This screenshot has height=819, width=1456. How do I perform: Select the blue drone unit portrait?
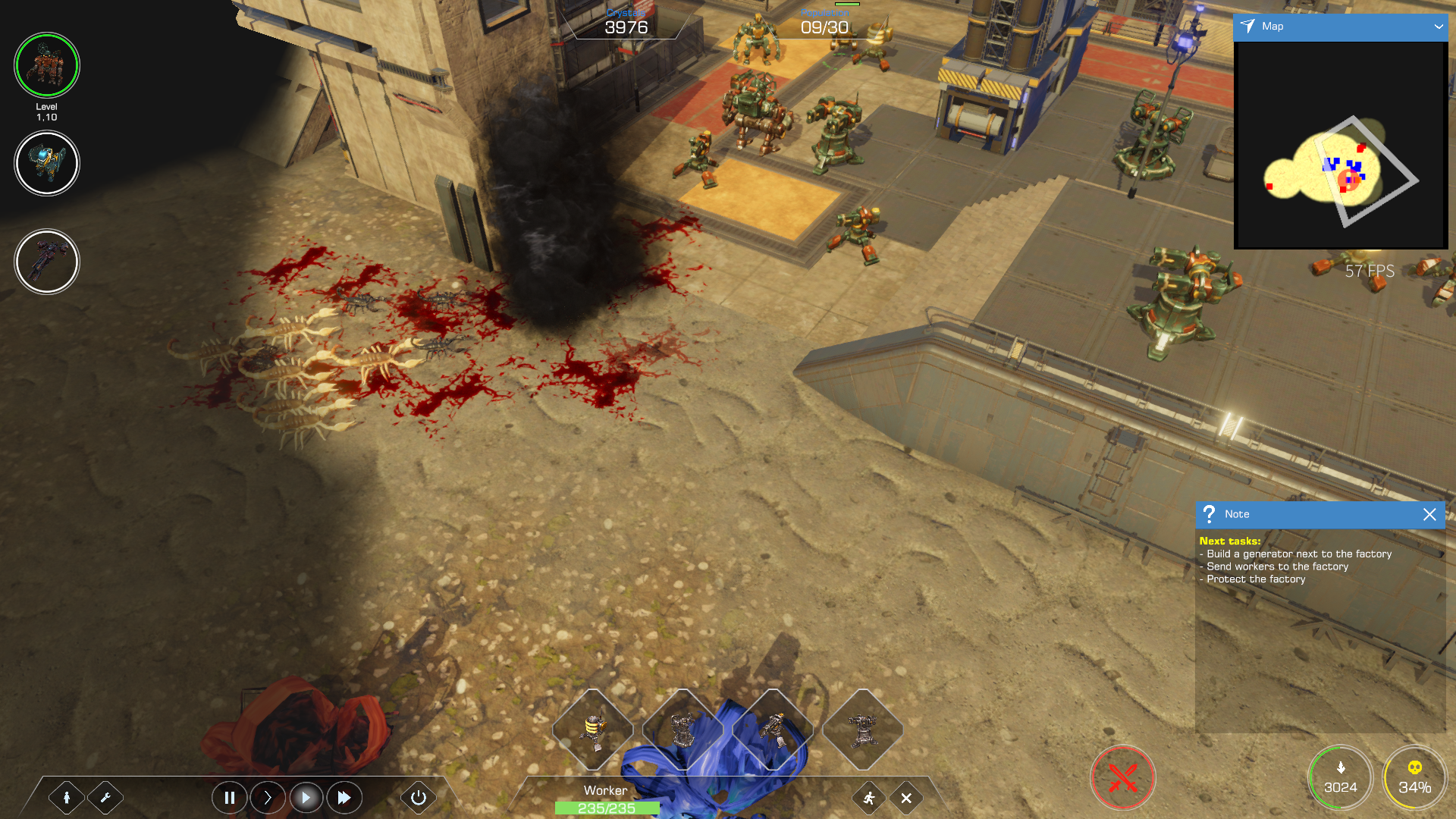(47, 163)
